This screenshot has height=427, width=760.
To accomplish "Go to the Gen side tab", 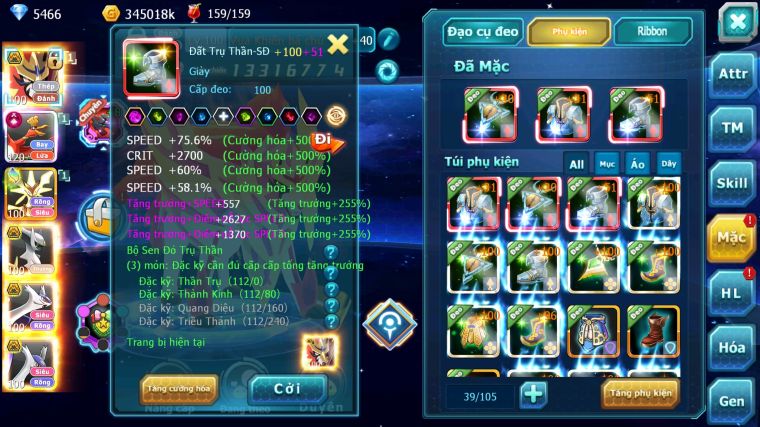I will 731,400.
